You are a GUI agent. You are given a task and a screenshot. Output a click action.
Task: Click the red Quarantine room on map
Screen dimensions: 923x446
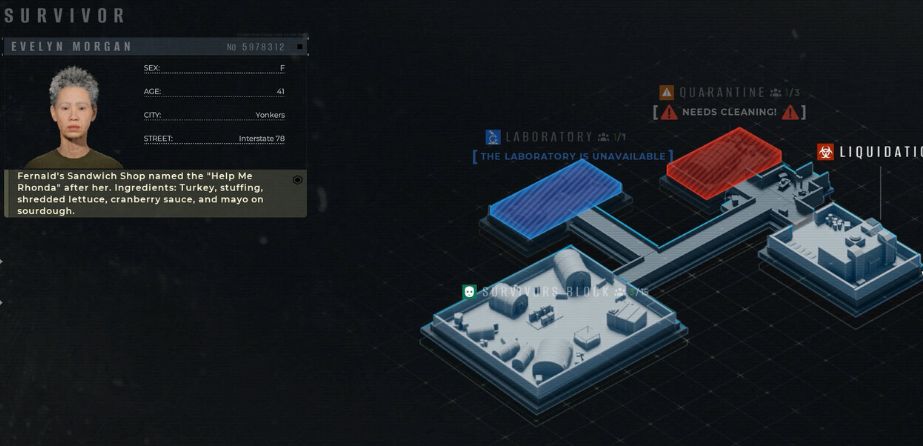724,156
